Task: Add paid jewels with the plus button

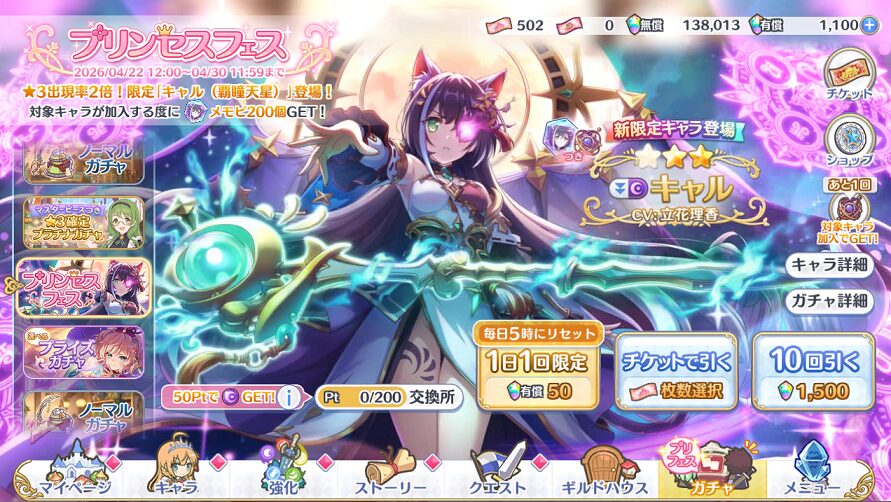Action: coord(868,25)
